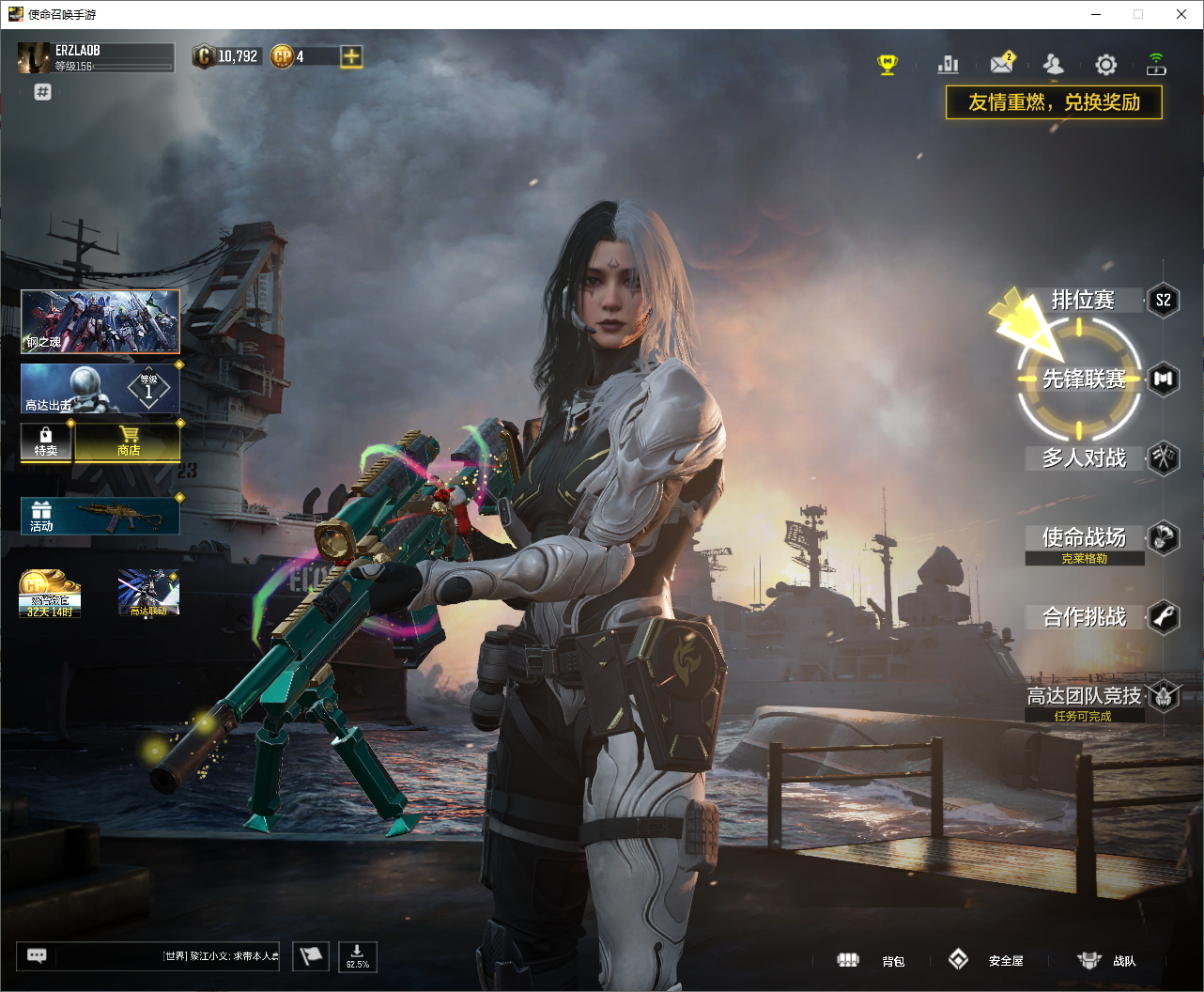Viewport: 1204px width, 992px height.
Task: Show the friends list icon
Action: pyautogui.click(x=1054, y=64)
